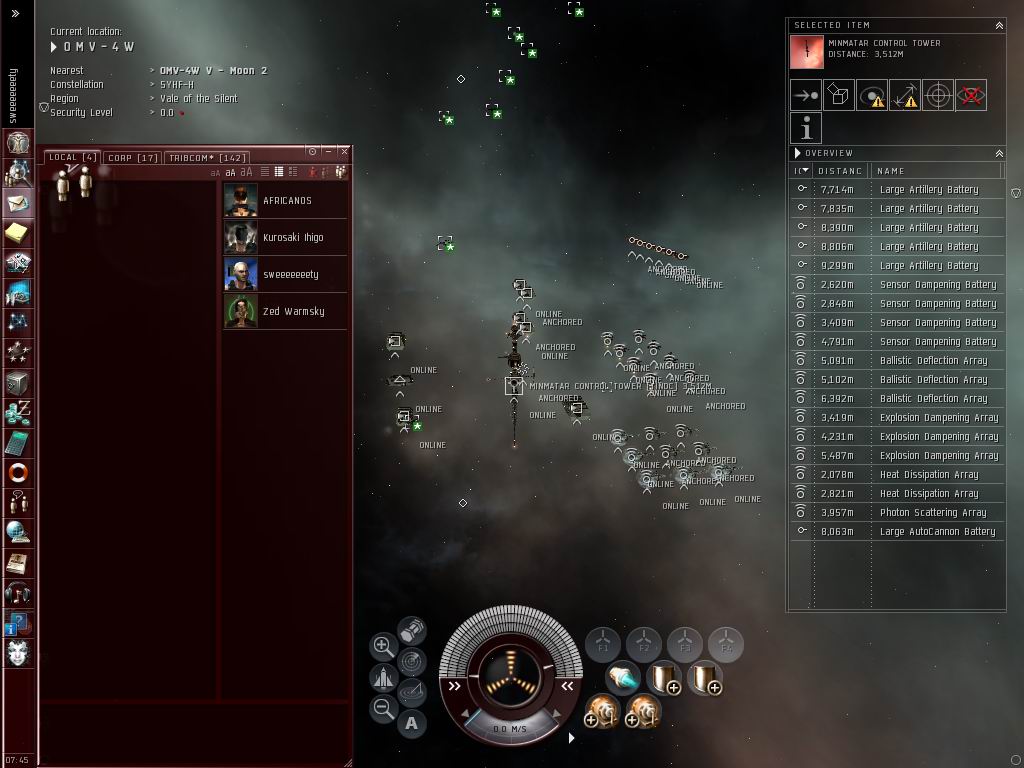Close the chat window

(x=344, y=151)
